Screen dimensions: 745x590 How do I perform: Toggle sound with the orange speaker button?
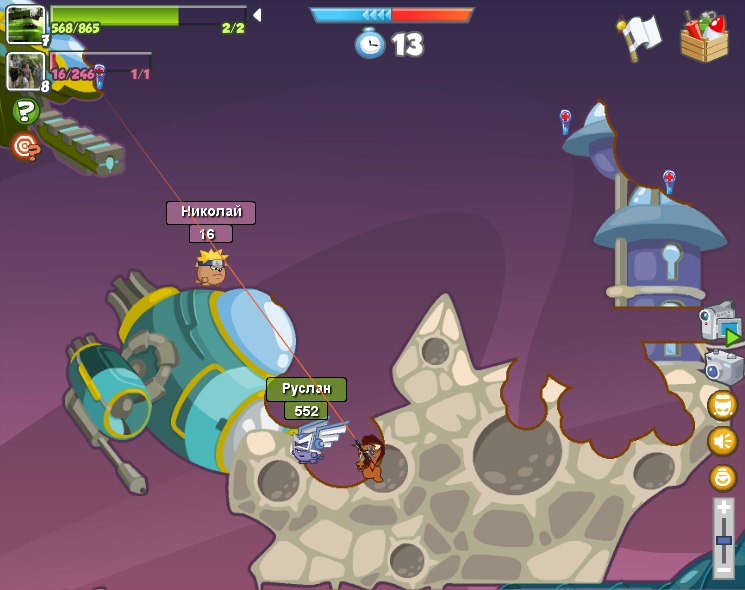[x=722, y=441]
